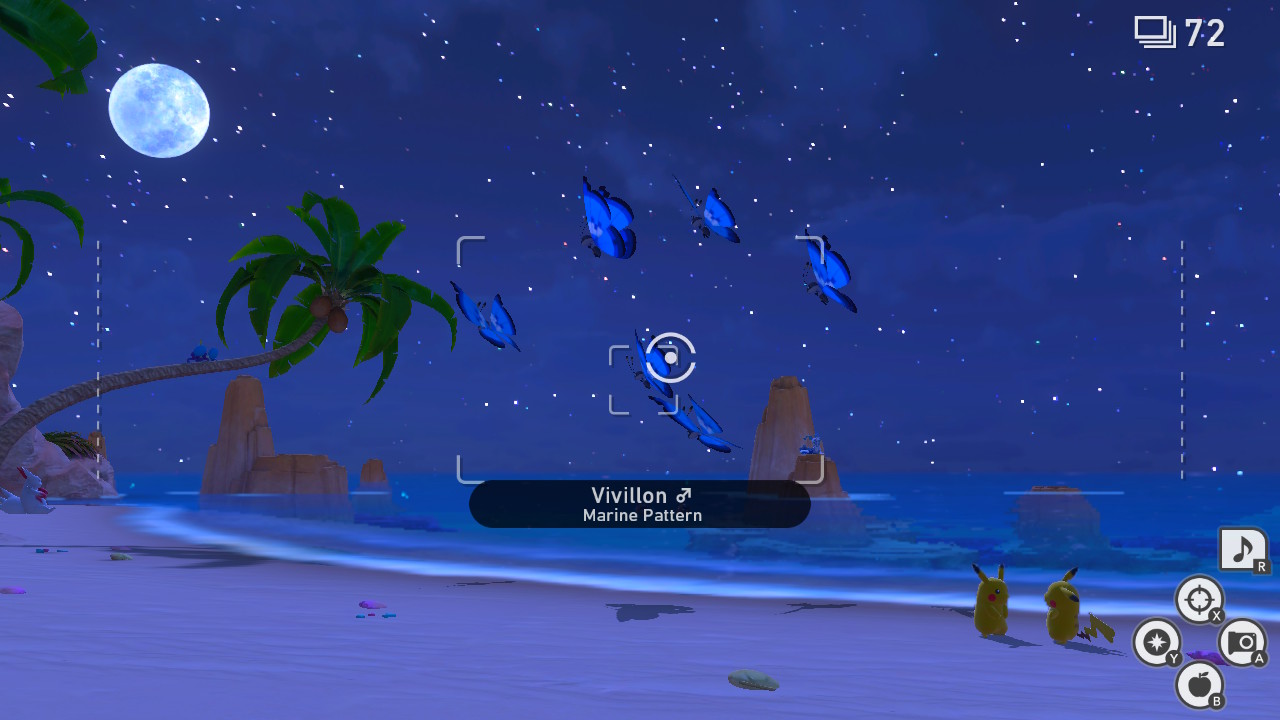
Task: Click the photo film counter showing 72
Action: (x=1178, y=33)
